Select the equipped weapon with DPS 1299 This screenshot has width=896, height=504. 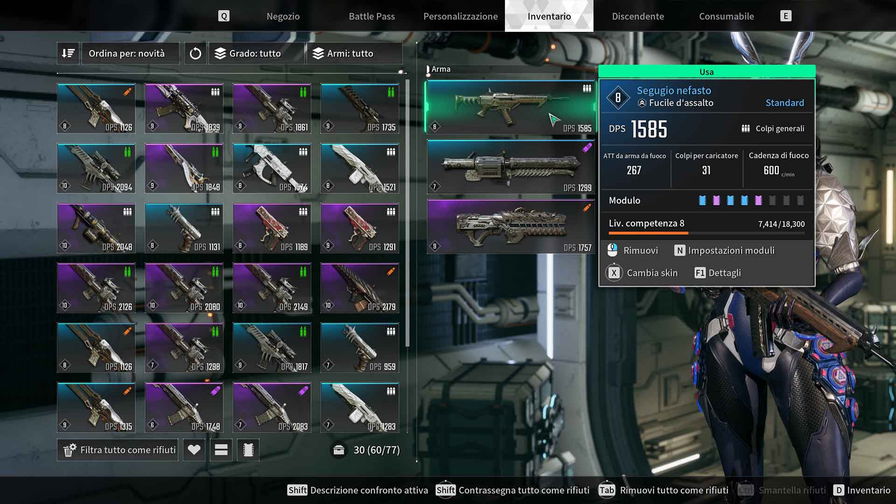[x=510, y=166]
